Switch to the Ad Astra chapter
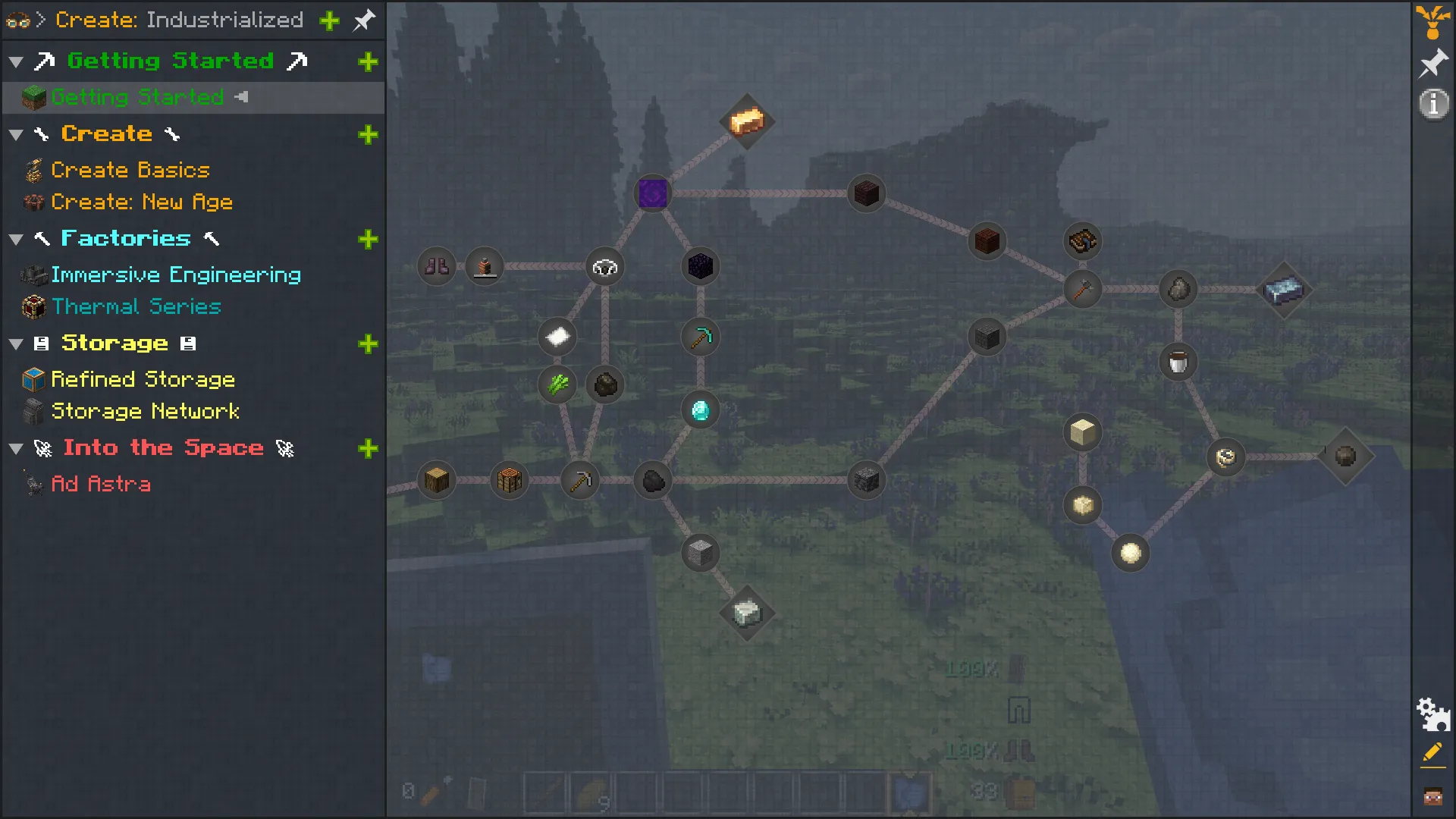Viewport: 1456px width, 819px height. (101, 485)
